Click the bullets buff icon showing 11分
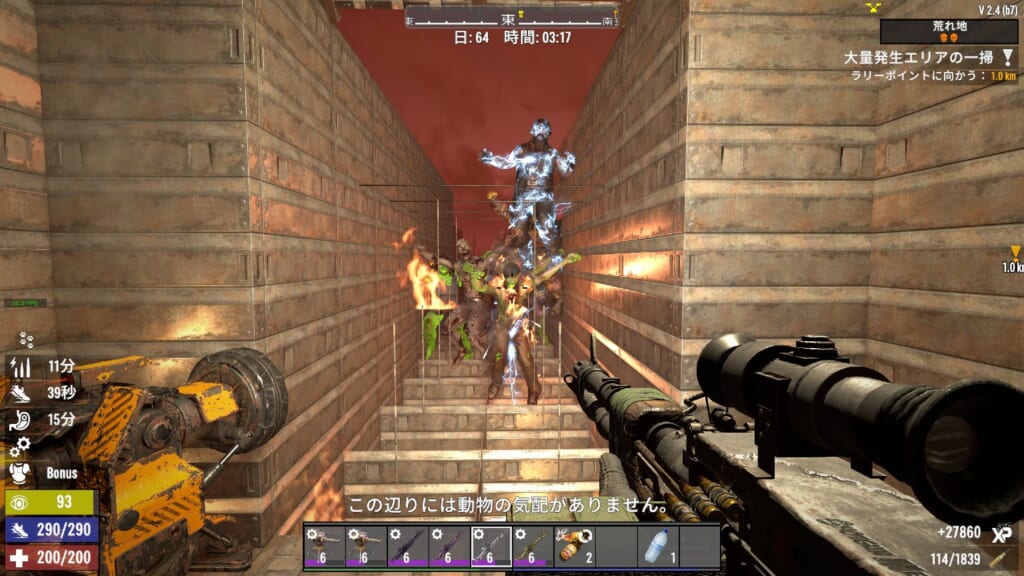 click(x=22, y=366)
